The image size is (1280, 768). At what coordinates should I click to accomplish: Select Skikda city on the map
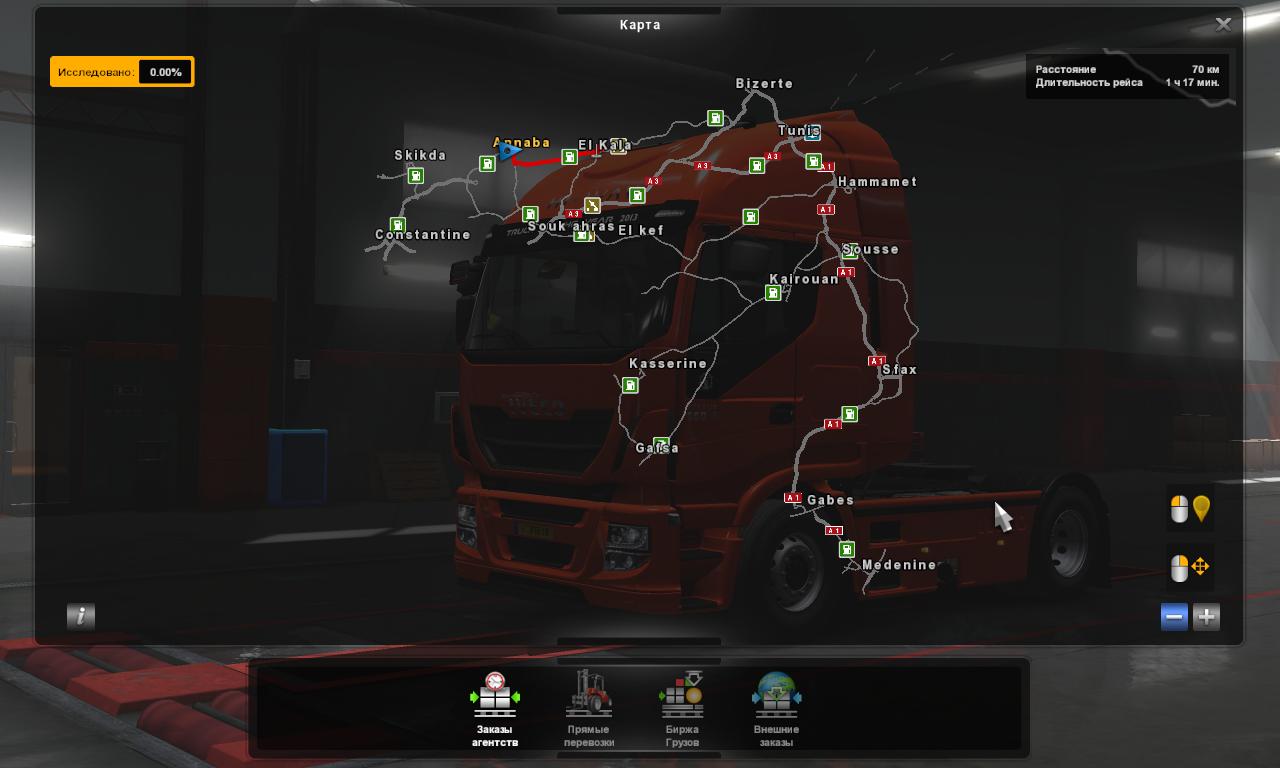coord(420,156)
